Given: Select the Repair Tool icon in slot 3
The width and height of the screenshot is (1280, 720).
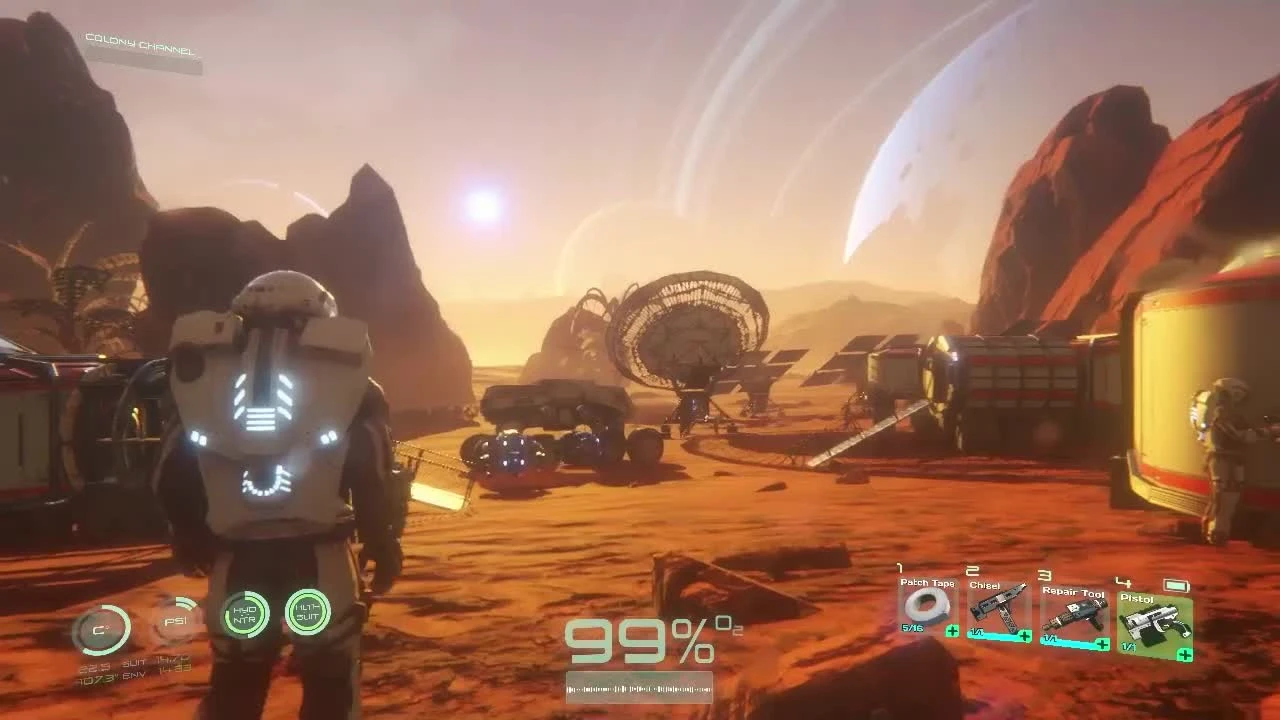Looking at the screenshot, I should (1077, 615).
